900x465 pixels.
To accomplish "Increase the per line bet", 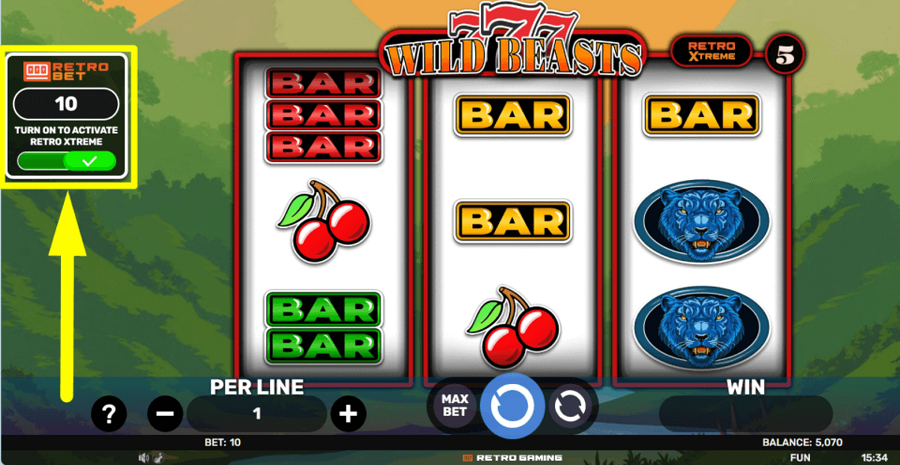I will point(347,413).
